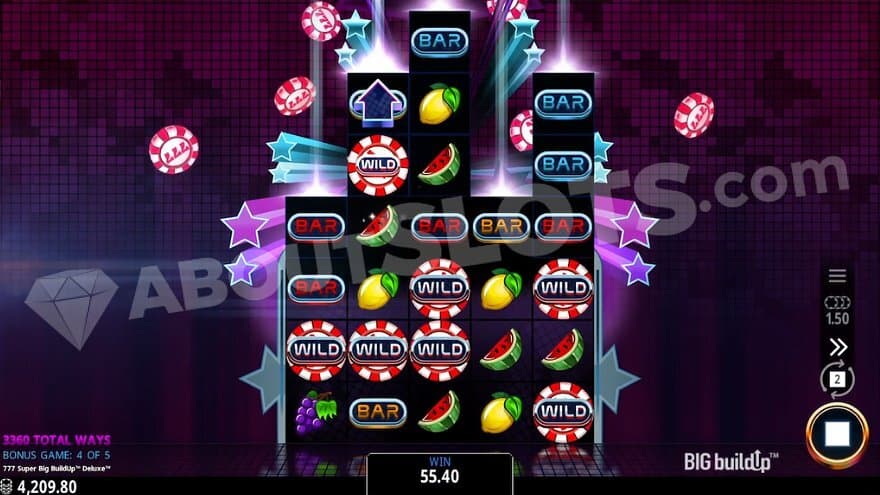The width and height of the screenshot is (880, 495).
Task: Open the bet size selector showing 1.50
Action: [x=837, y=310]
